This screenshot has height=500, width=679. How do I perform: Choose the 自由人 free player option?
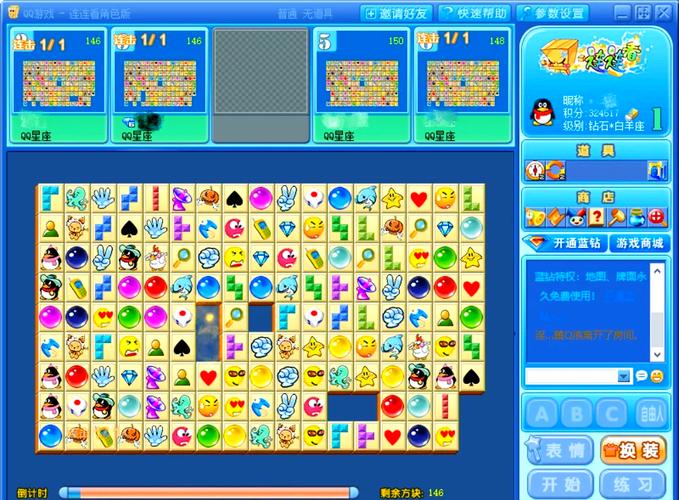point(650,413)
